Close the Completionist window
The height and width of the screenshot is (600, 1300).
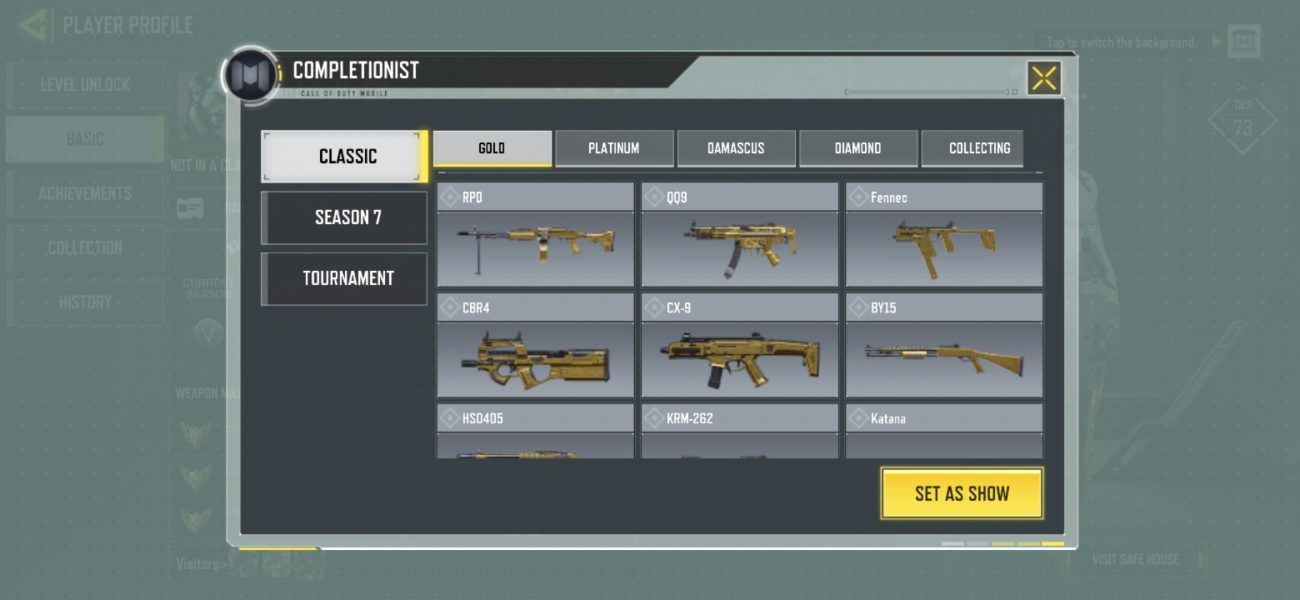[1044, 78]
